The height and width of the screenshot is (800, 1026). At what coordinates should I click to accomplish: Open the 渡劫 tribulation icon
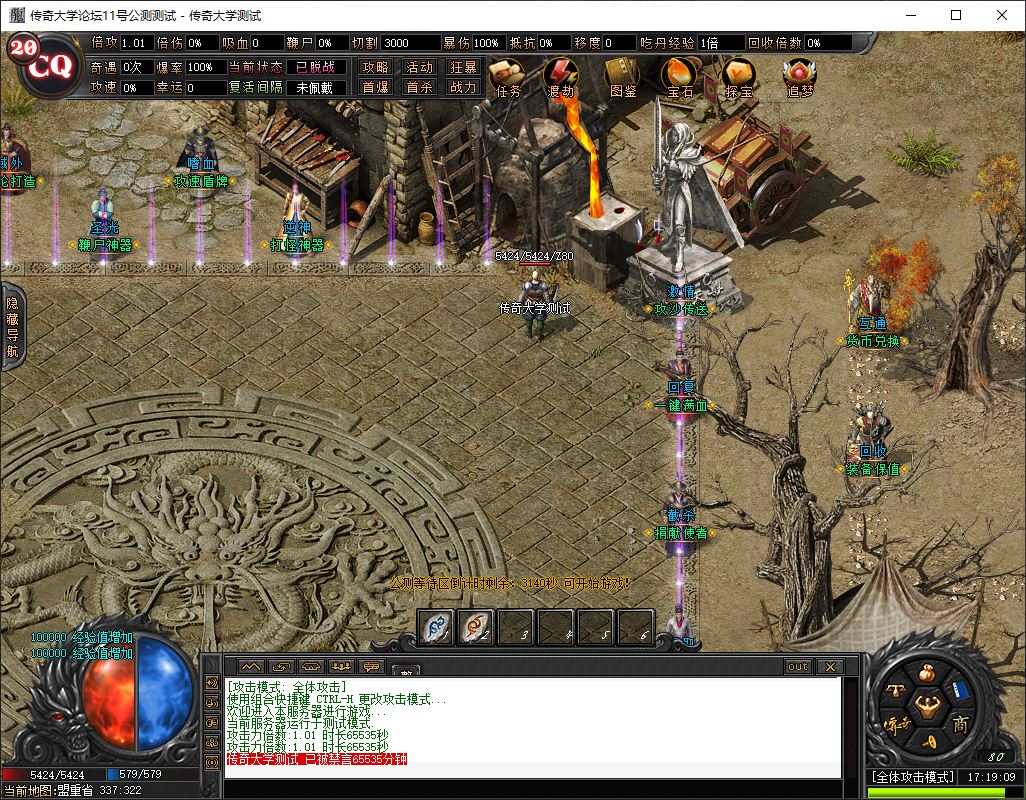point(561,74)
